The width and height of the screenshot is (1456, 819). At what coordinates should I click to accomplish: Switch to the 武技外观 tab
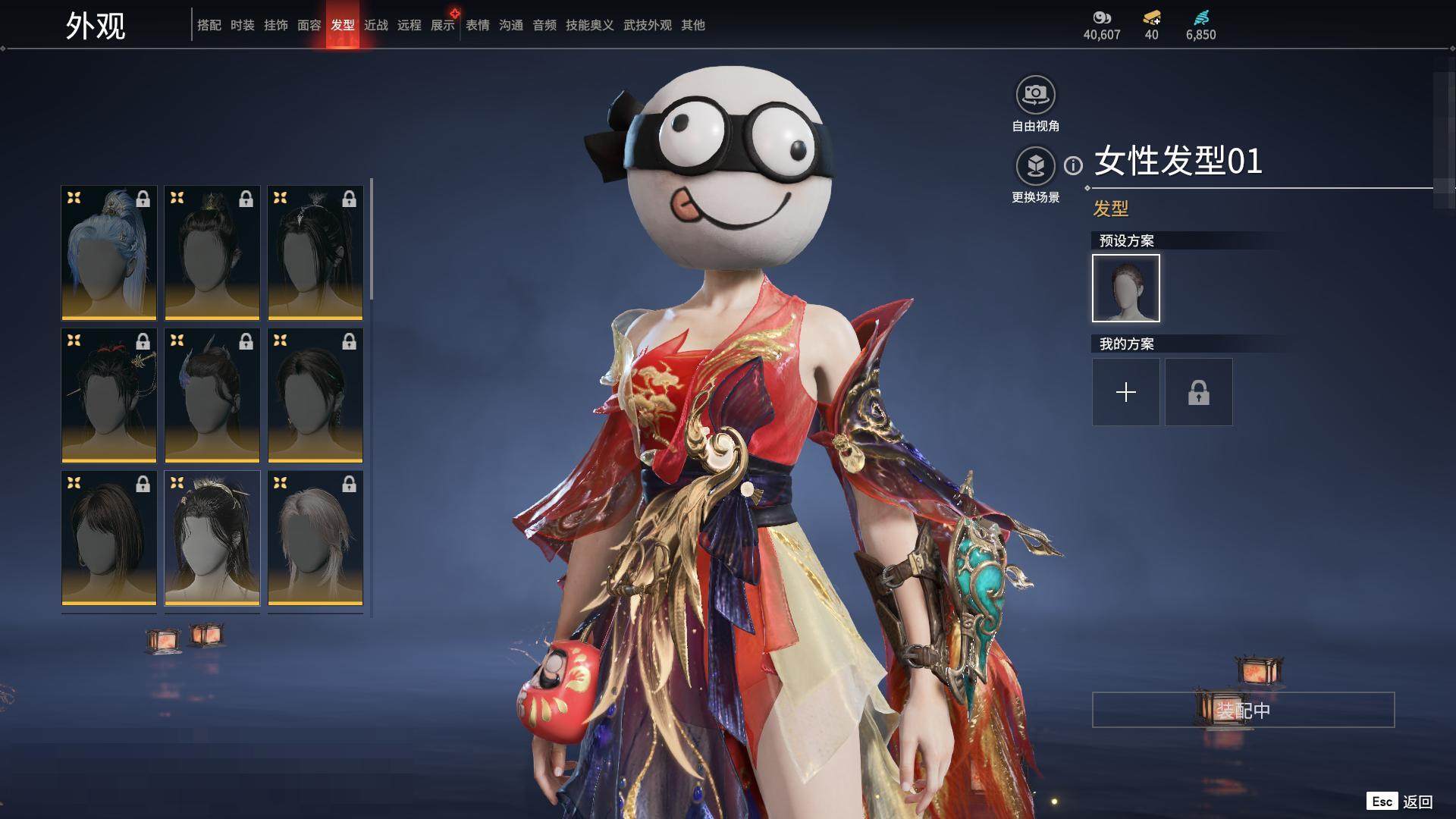coord(647,25)
